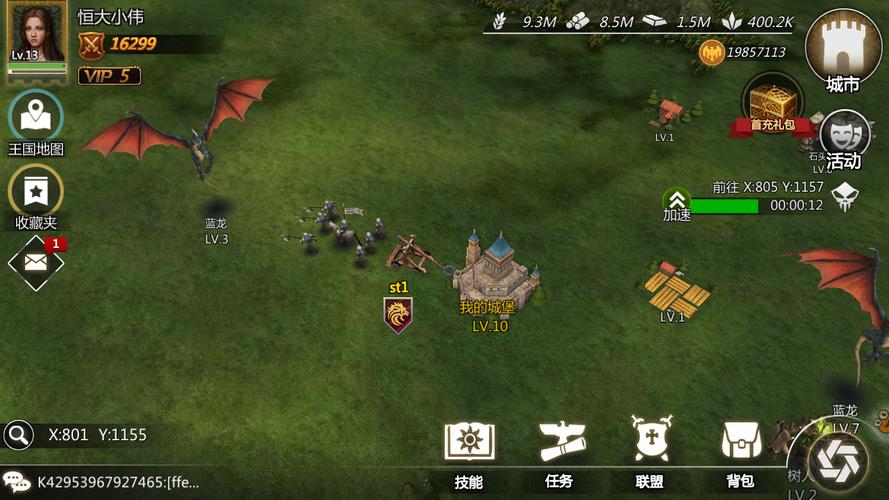Tap the st1 lion shield banner
The height and width of the screenshot is (500, 889).
tap(398, 314)
